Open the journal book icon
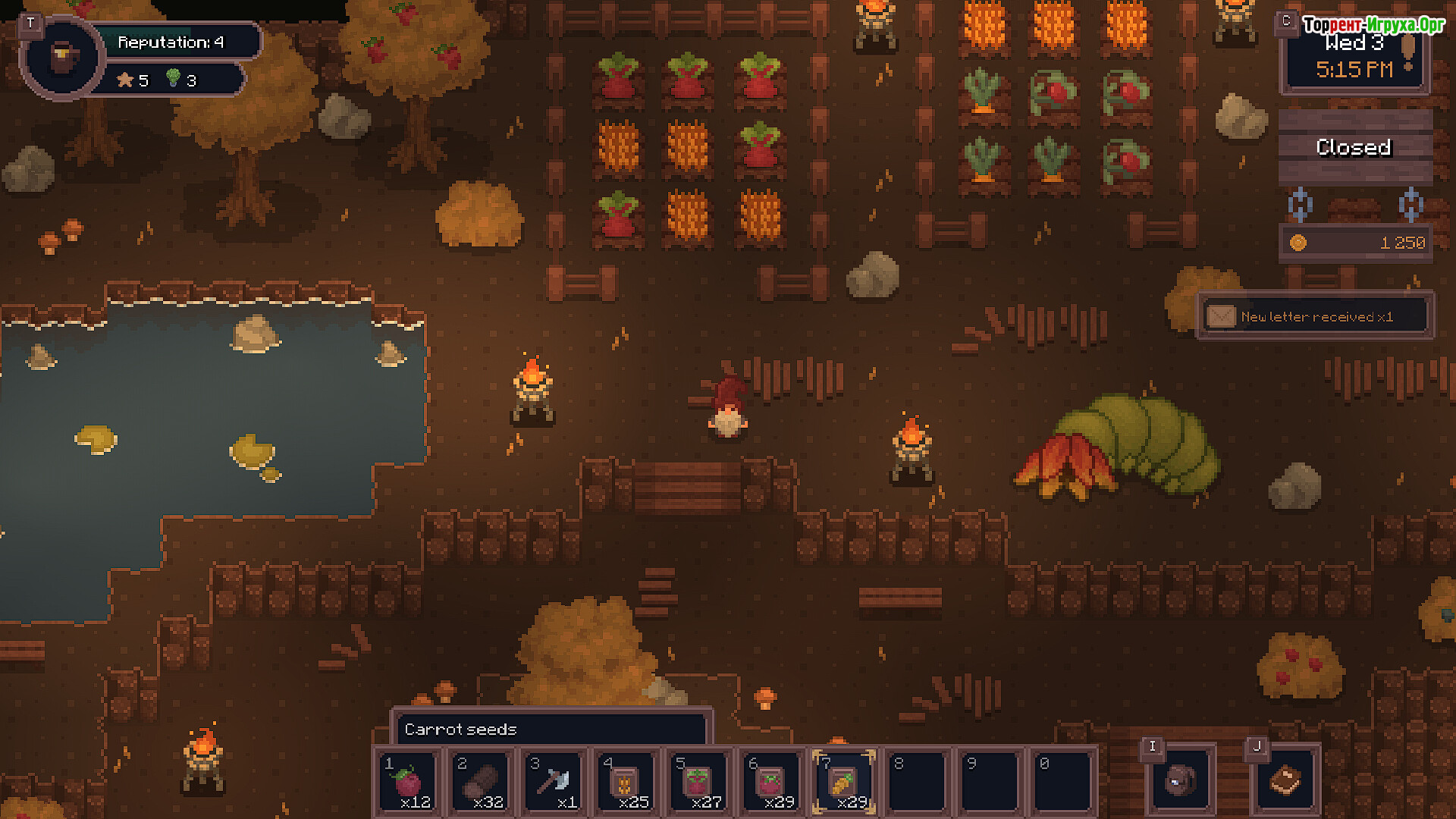 click(x=1285, y=780)
